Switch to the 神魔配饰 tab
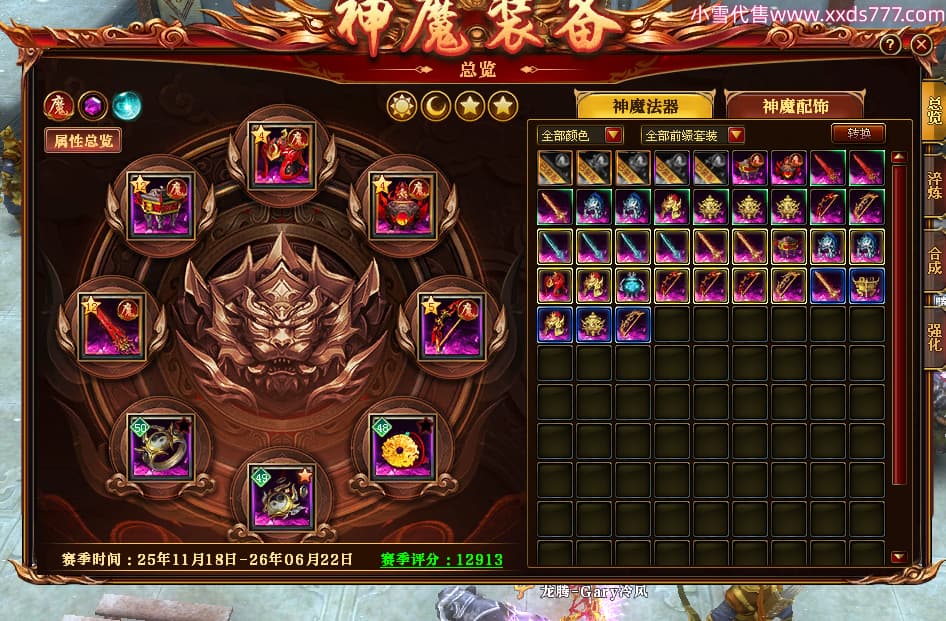This screenshot has height=621, width=946. [795, 106]
